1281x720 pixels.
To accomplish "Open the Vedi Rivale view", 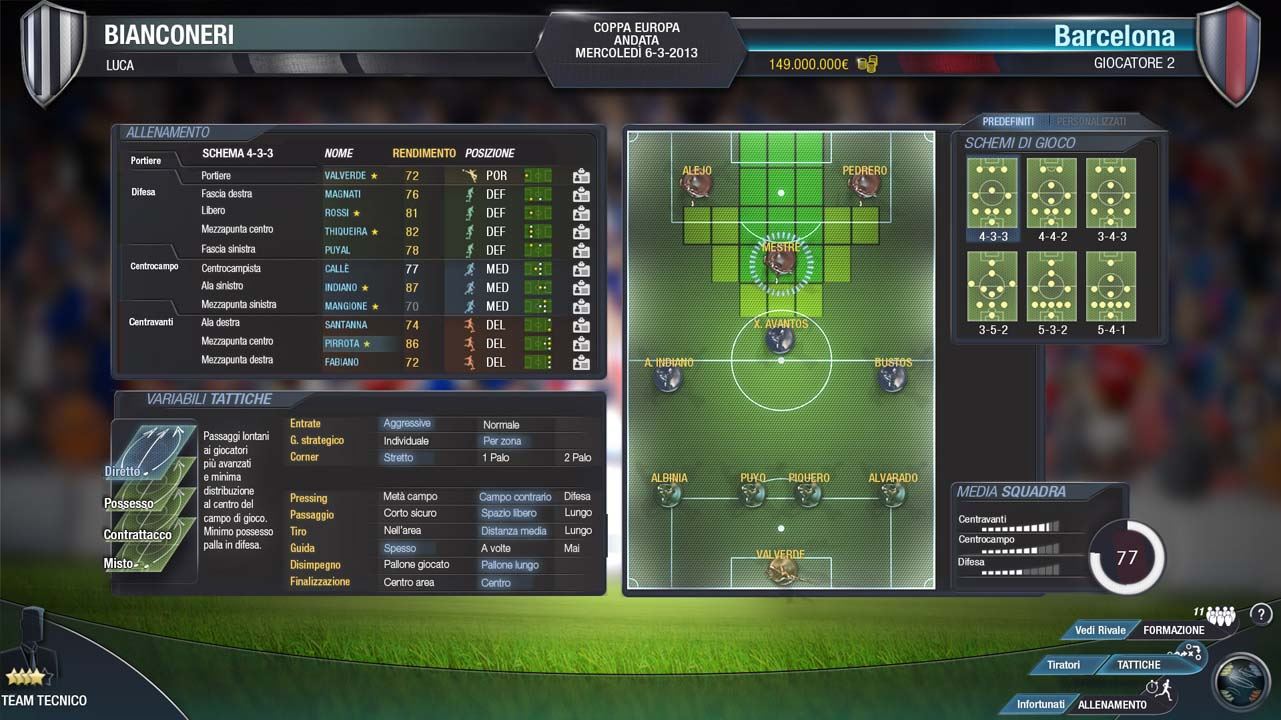I will pyautogui.click(x=1100, y=630).
